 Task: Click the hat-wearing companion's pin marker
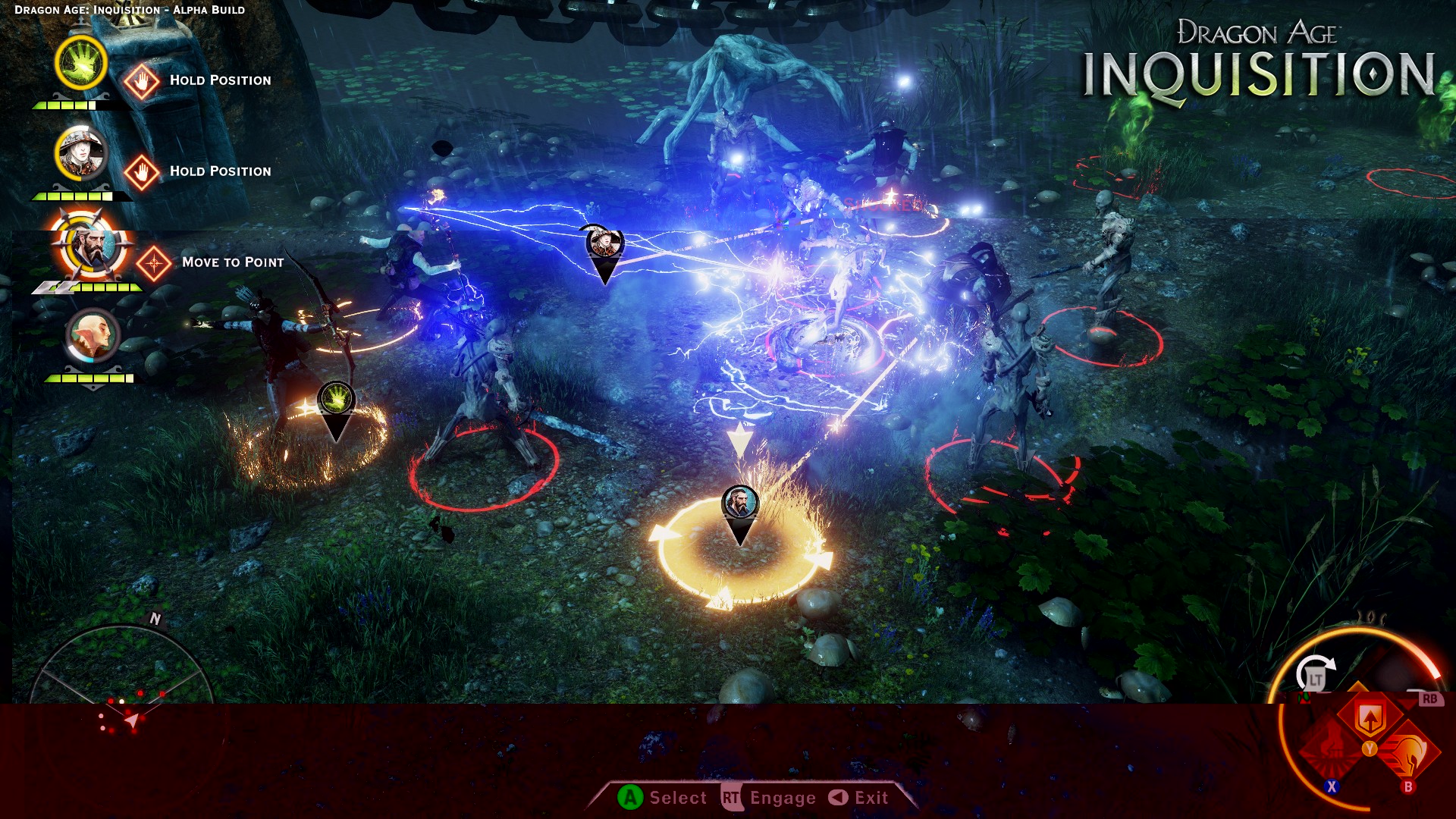point(604,246)
